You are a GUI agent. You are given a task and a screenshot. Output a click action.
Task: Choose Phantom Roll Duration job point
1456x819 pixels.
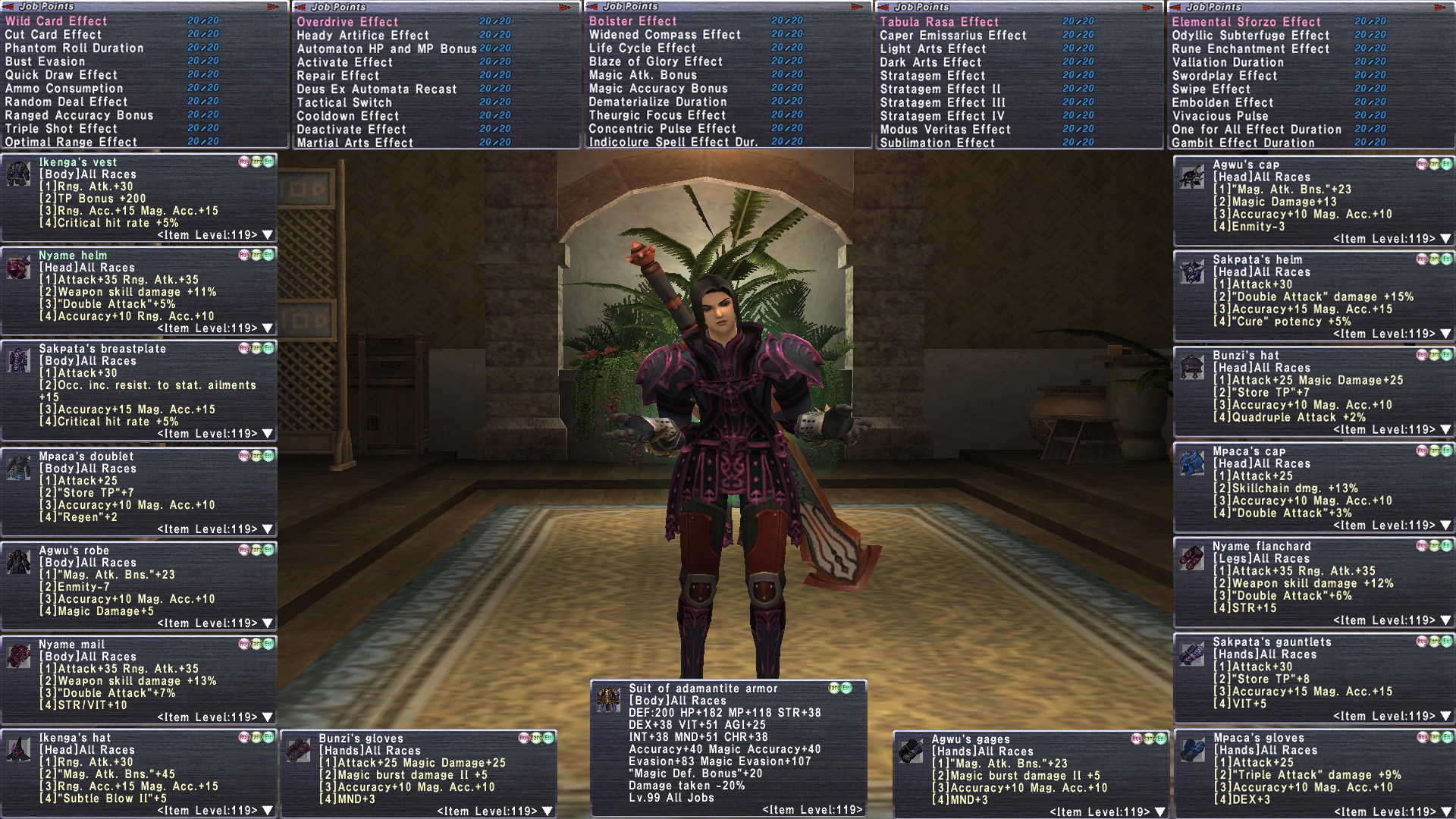tap(74, 48)
